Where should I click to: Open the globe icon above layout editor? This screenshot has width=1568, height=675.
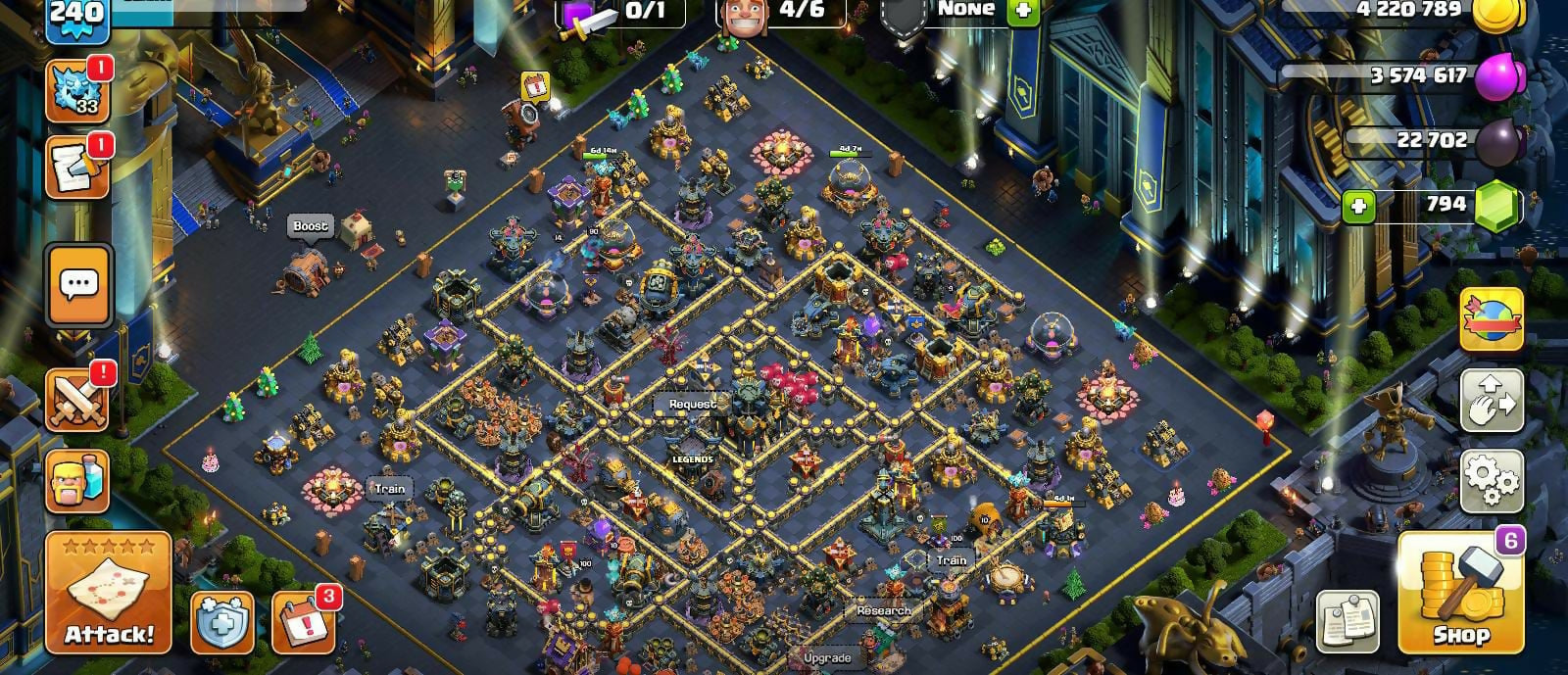coord(1492,319)
